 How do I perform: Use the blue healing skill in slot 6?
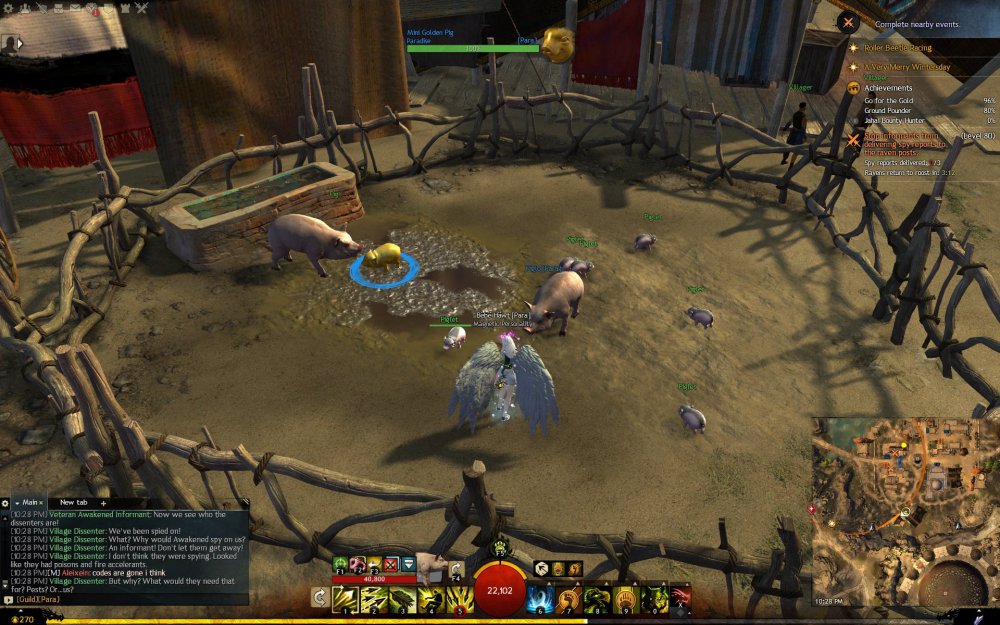(x=542, y=598)
